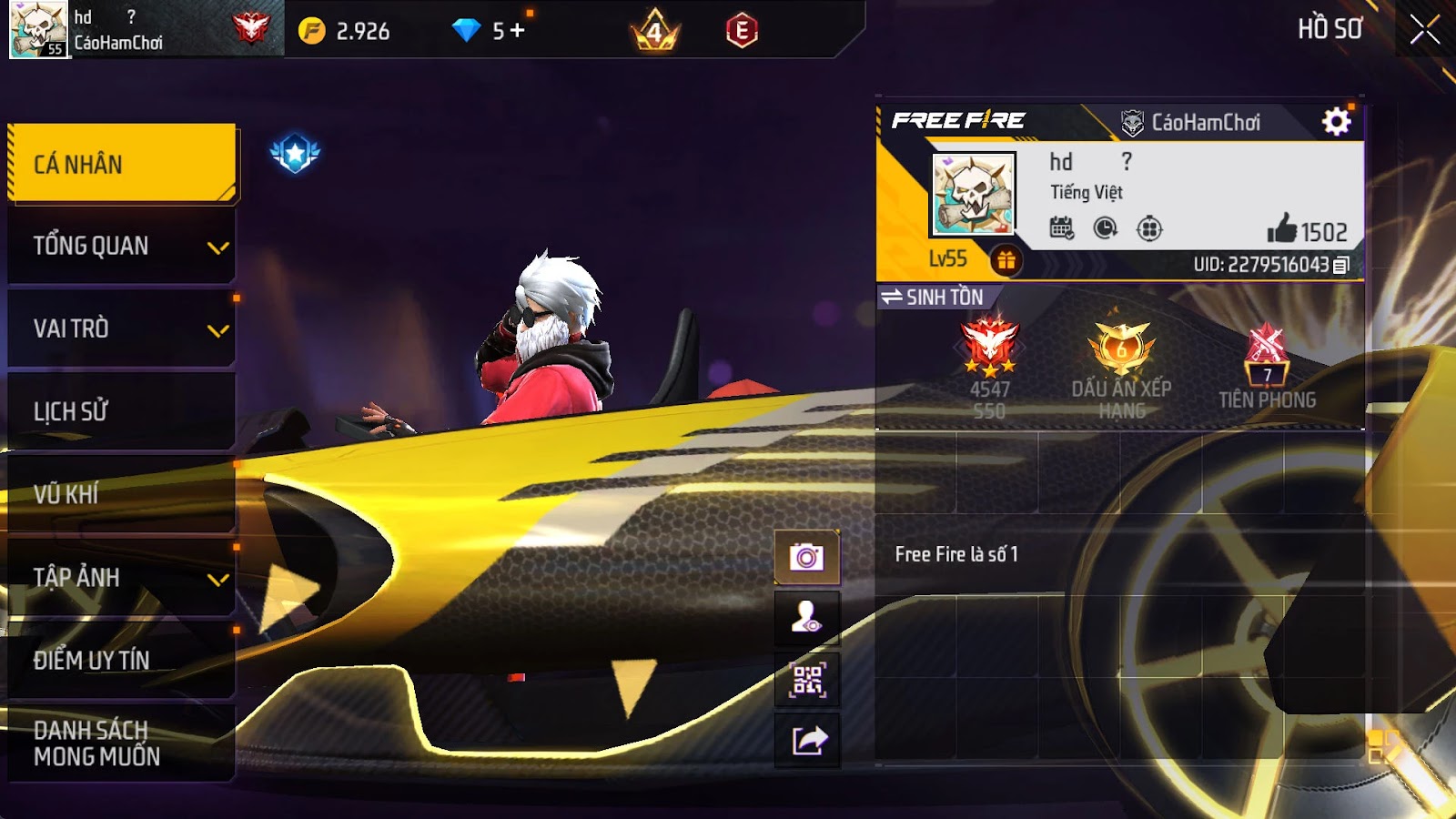
Task: Switch mode via SINH TỒN toggle
Action: point(933,297)
